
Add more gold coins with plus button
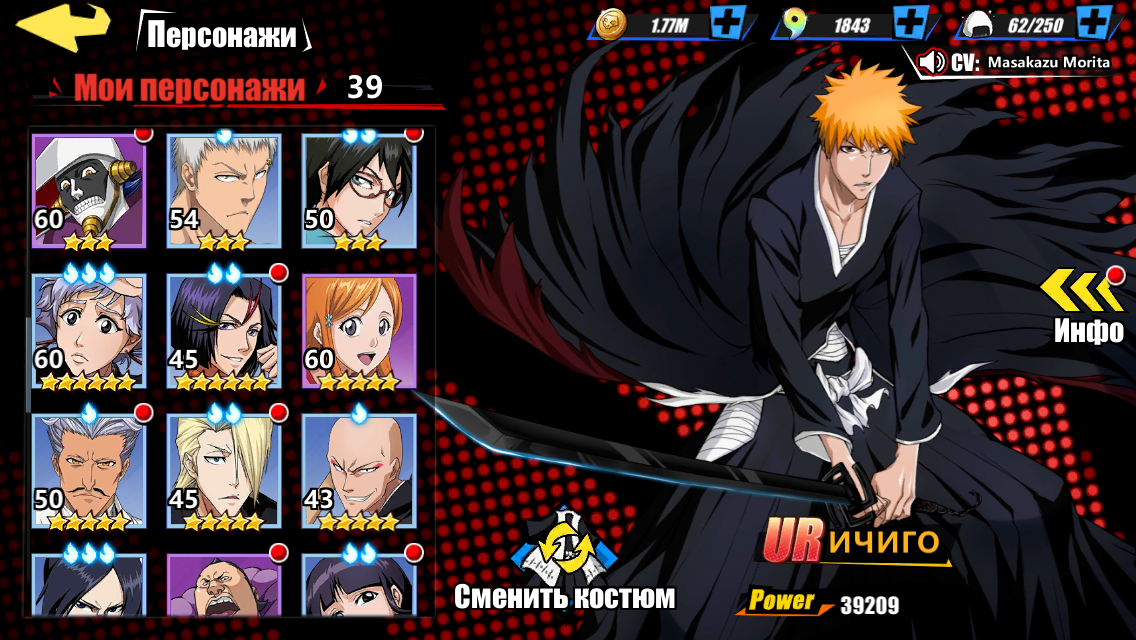click(x=725, y=22)
